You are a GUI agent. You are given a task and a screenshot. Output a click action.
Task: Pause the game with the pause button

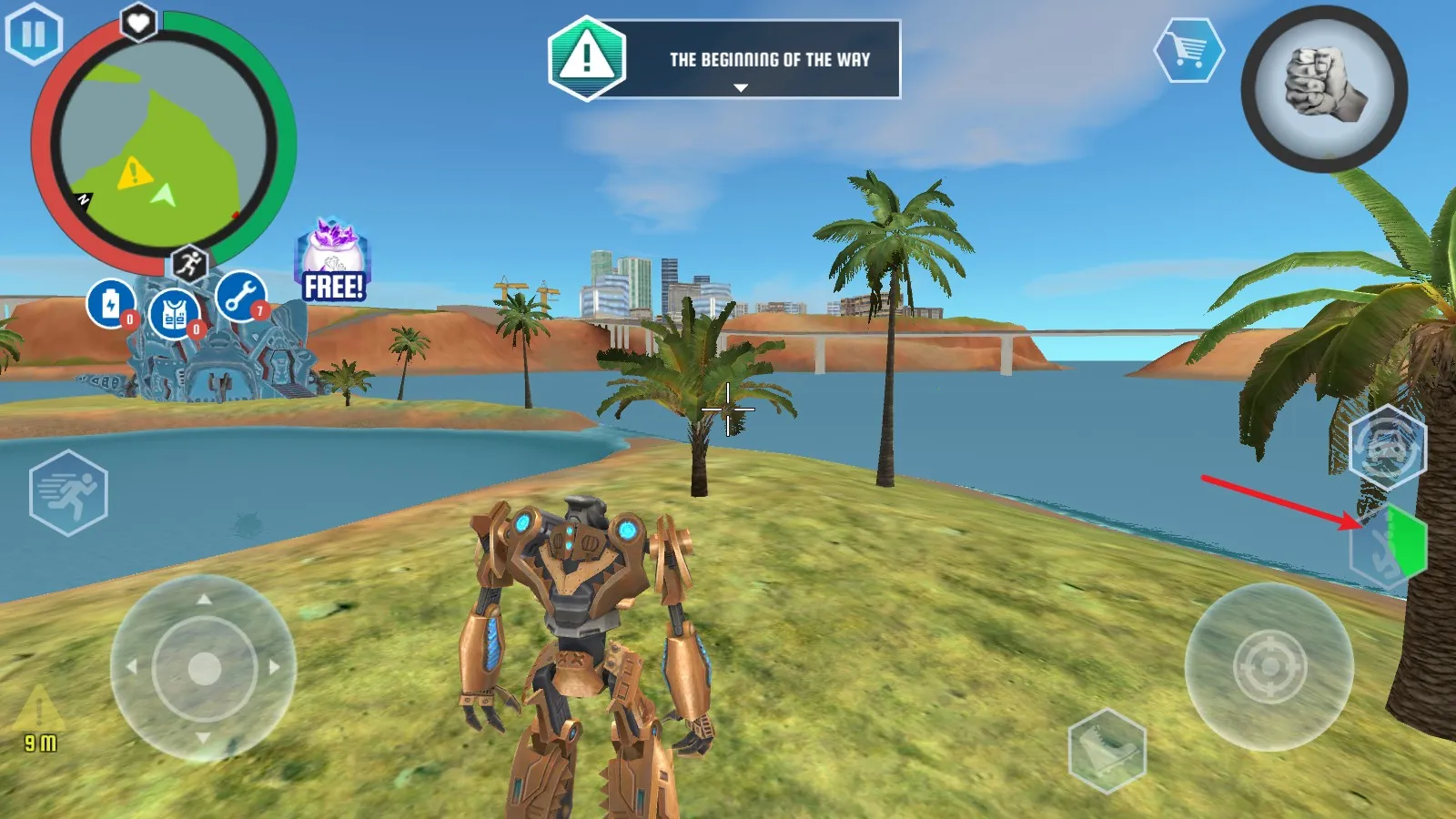click(x=34, y=35)
